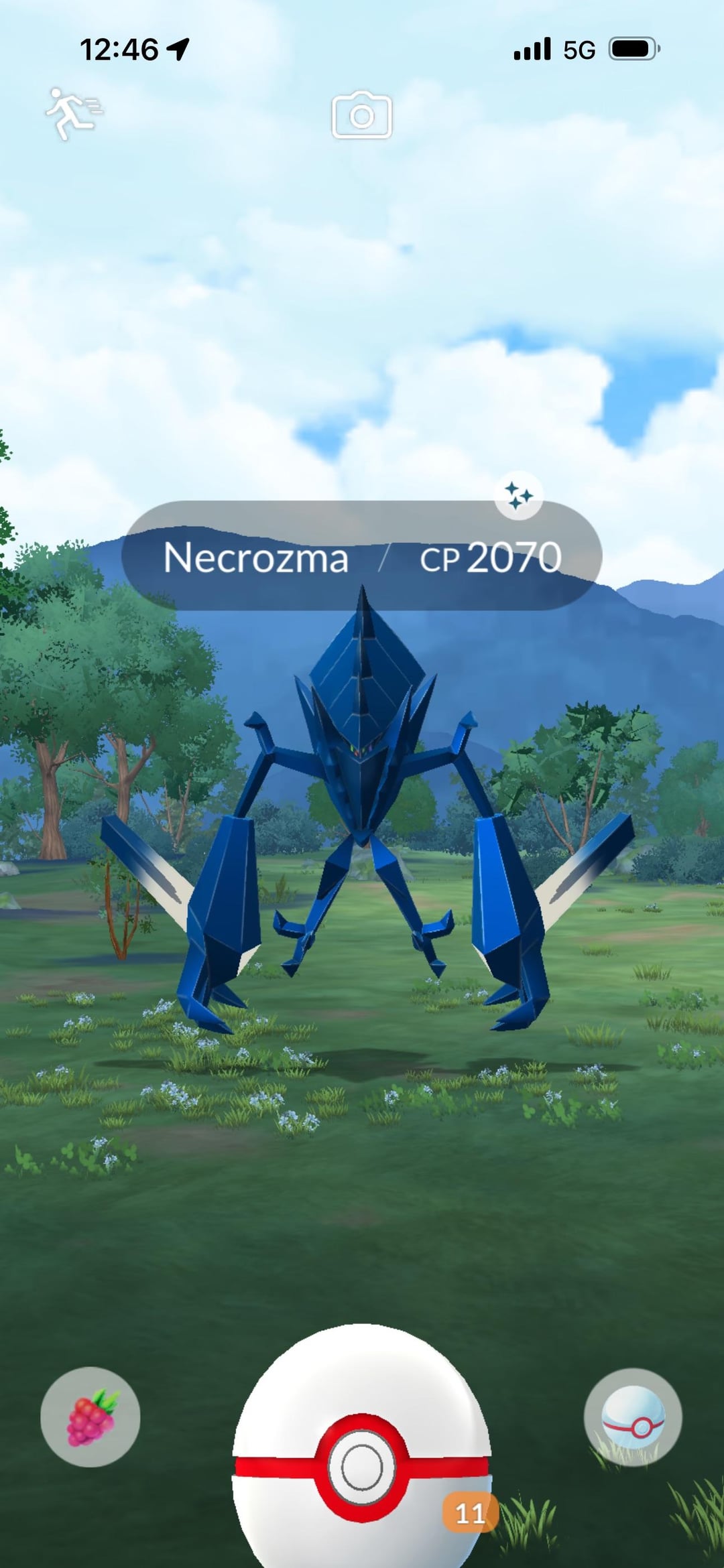Tap the running man flee icon
This screenshot has width=724, height=1568.
74,113
